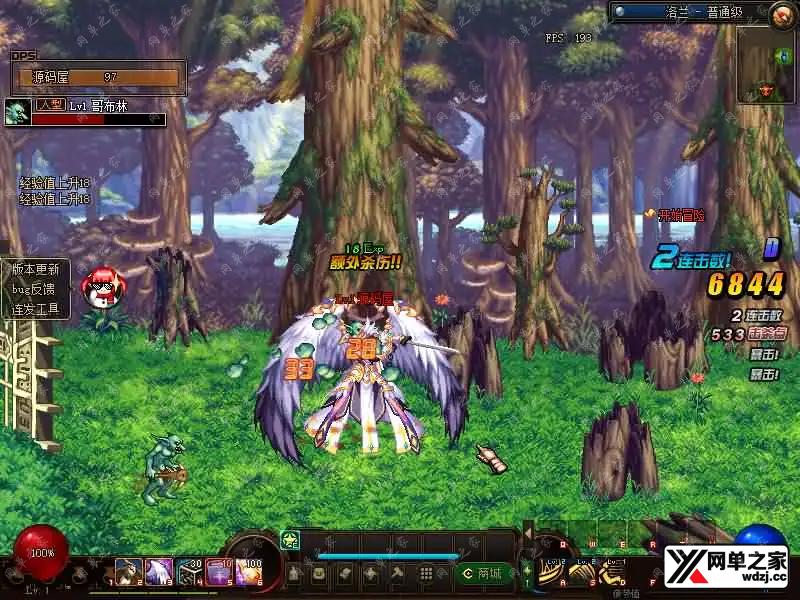Image resolution: width=800 pixels, height=600 pixels.
Task: Open the 商城 shop button
Action: coord(481,573)
